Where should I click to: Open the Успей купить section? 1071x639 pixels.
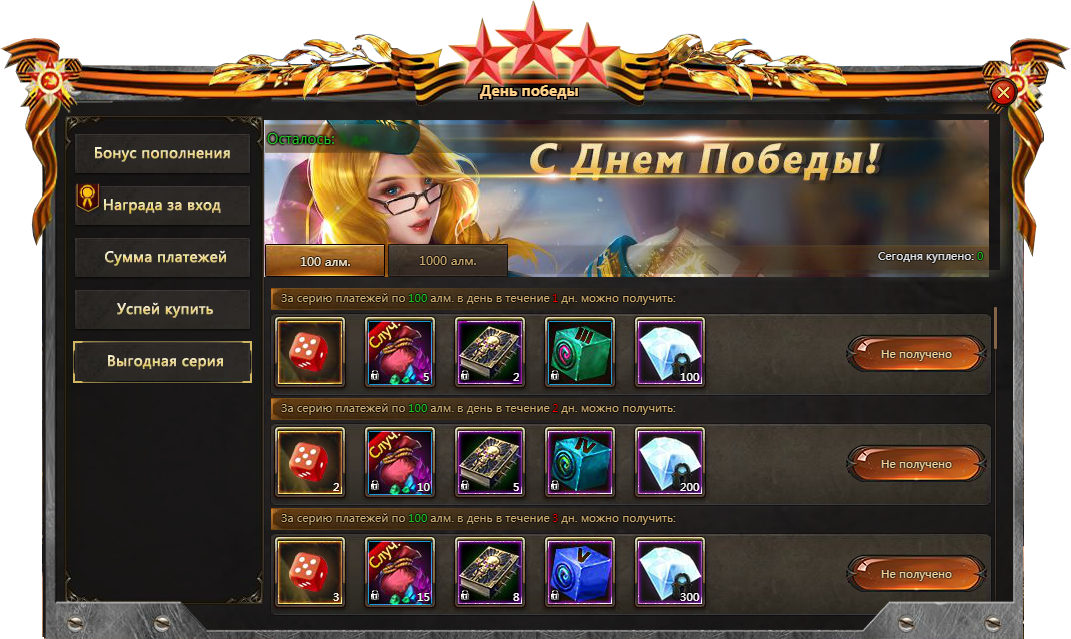(162, 309)
